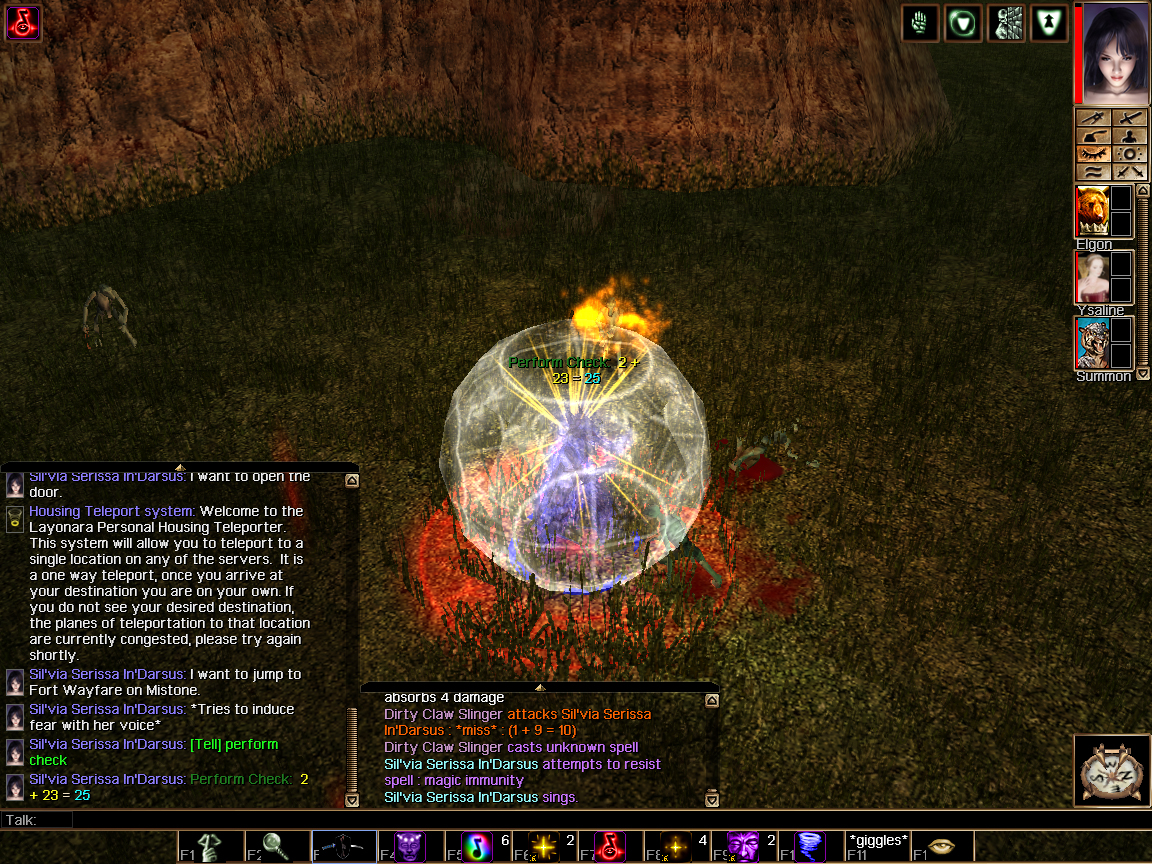
Task: Focus the Talk chat input field
Action: click(400, 820)
